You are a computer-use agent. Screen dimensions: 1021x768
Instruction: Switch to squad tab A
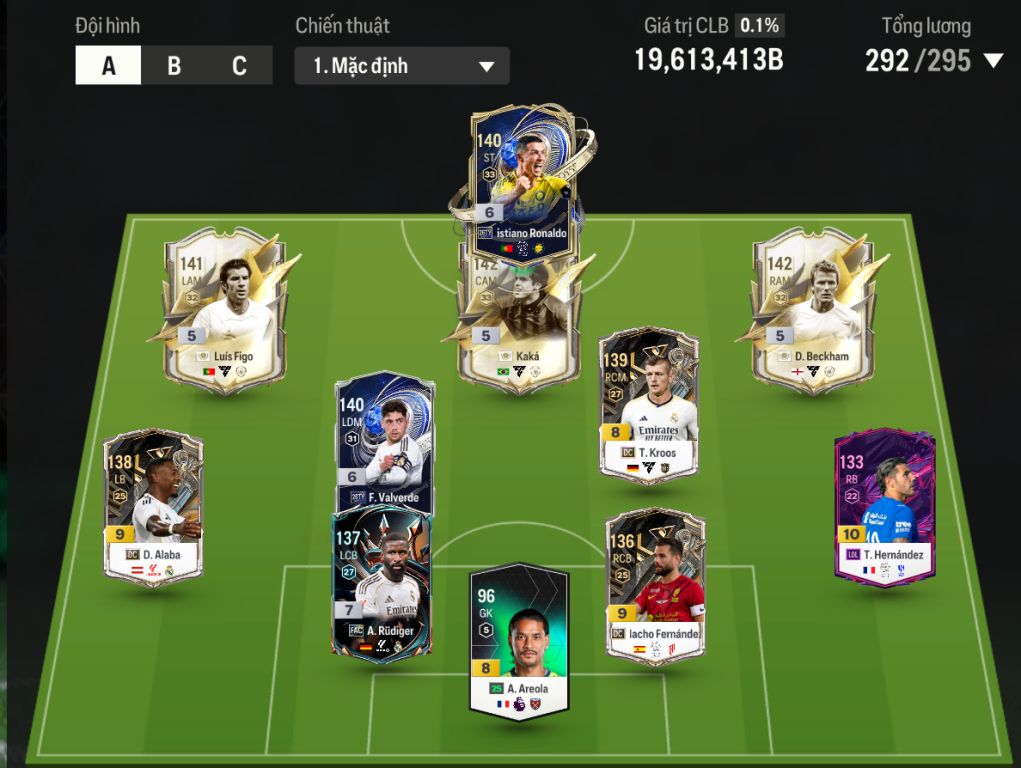point(108,66)
